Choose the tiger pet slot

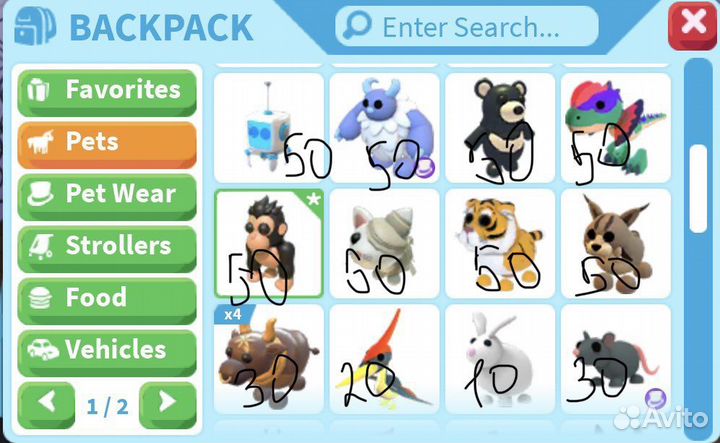pyautogui.click(x=500, y=243)
